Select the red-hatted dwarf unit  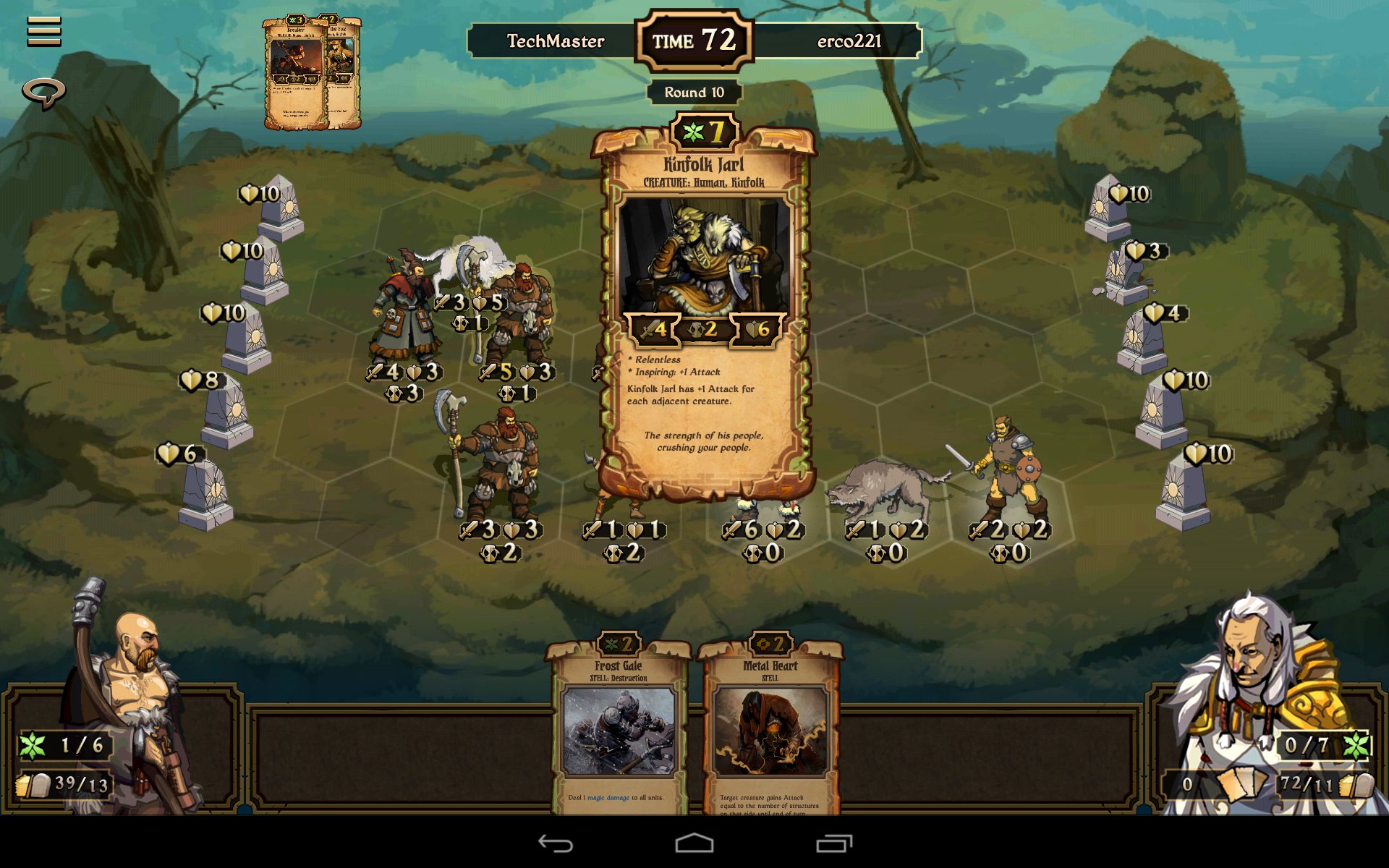pyautogui.click(x=405, y=311)
